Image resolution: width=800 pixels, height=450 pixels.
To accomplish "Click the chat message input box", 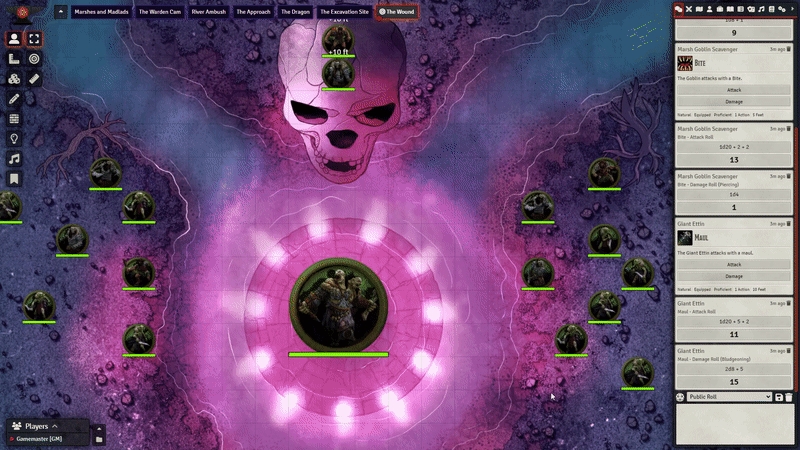I will [734, 425].
